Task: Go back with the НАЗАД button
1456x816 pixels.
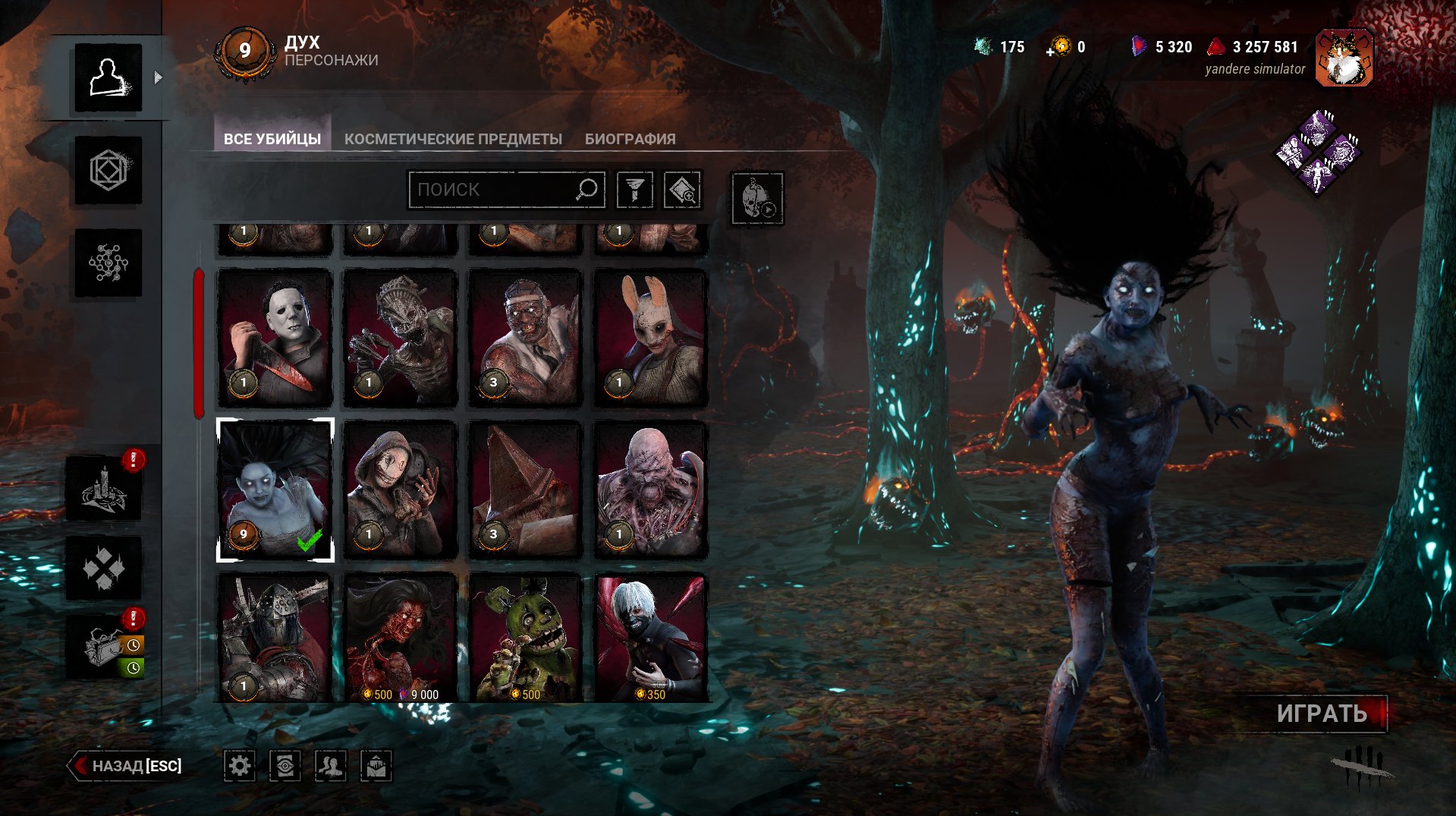Action: click(127, 766)
